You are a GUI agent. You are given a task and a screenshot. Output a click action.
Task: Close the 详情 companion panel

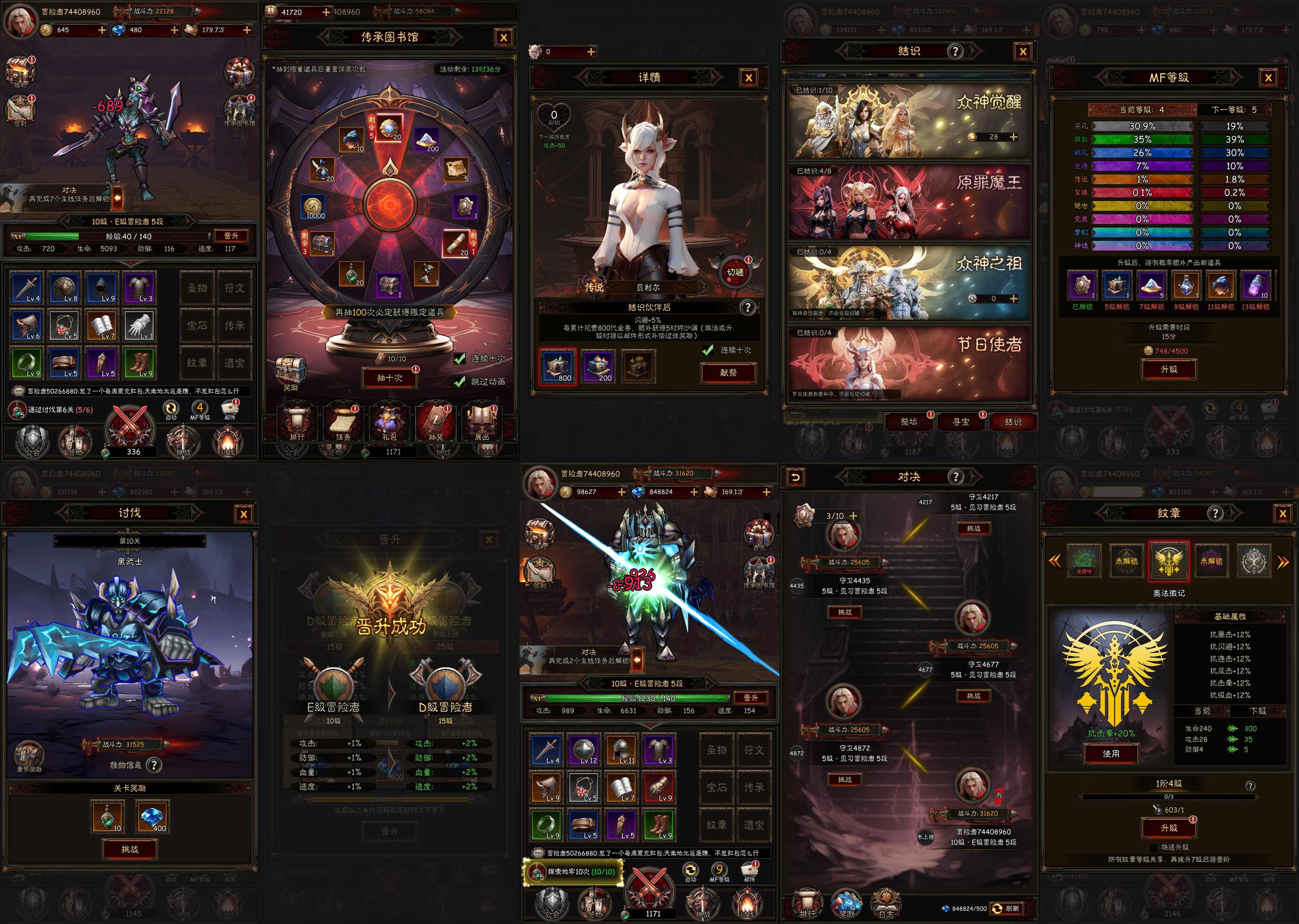click(748, 78)
